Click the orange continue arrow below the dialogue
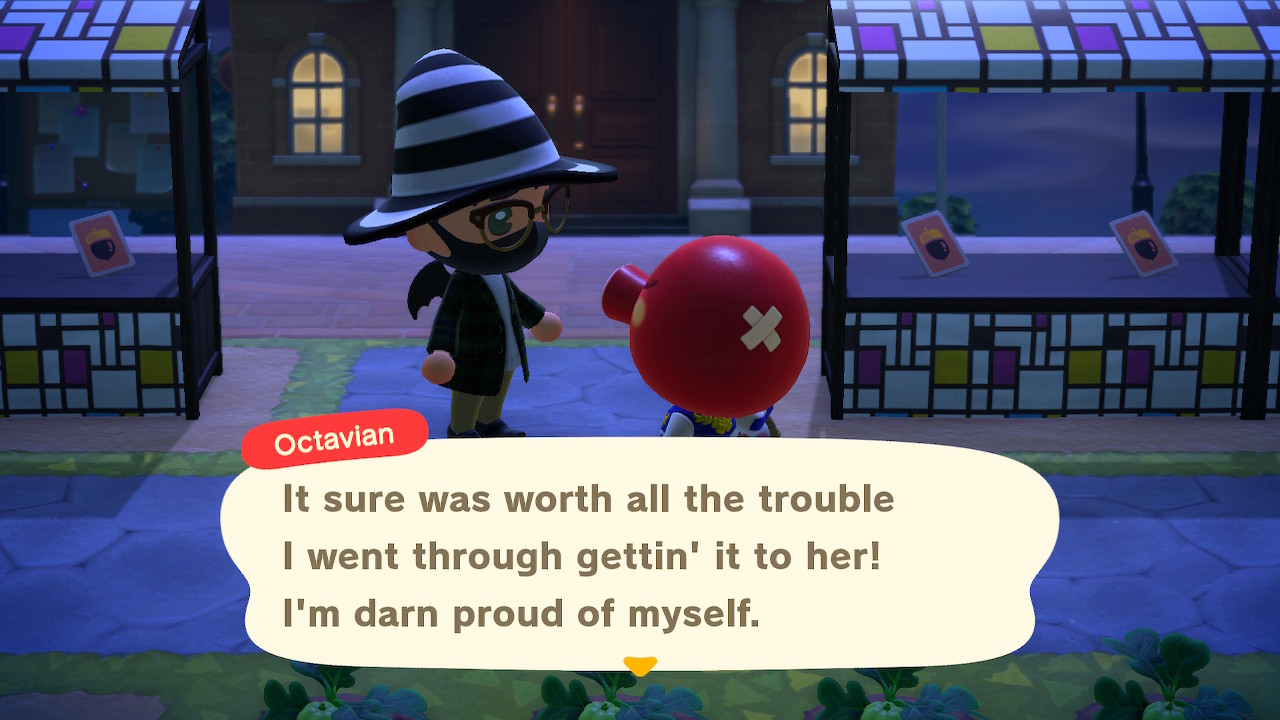The height and width of the screenshot is (720, 1280). [x=639, y=665]
